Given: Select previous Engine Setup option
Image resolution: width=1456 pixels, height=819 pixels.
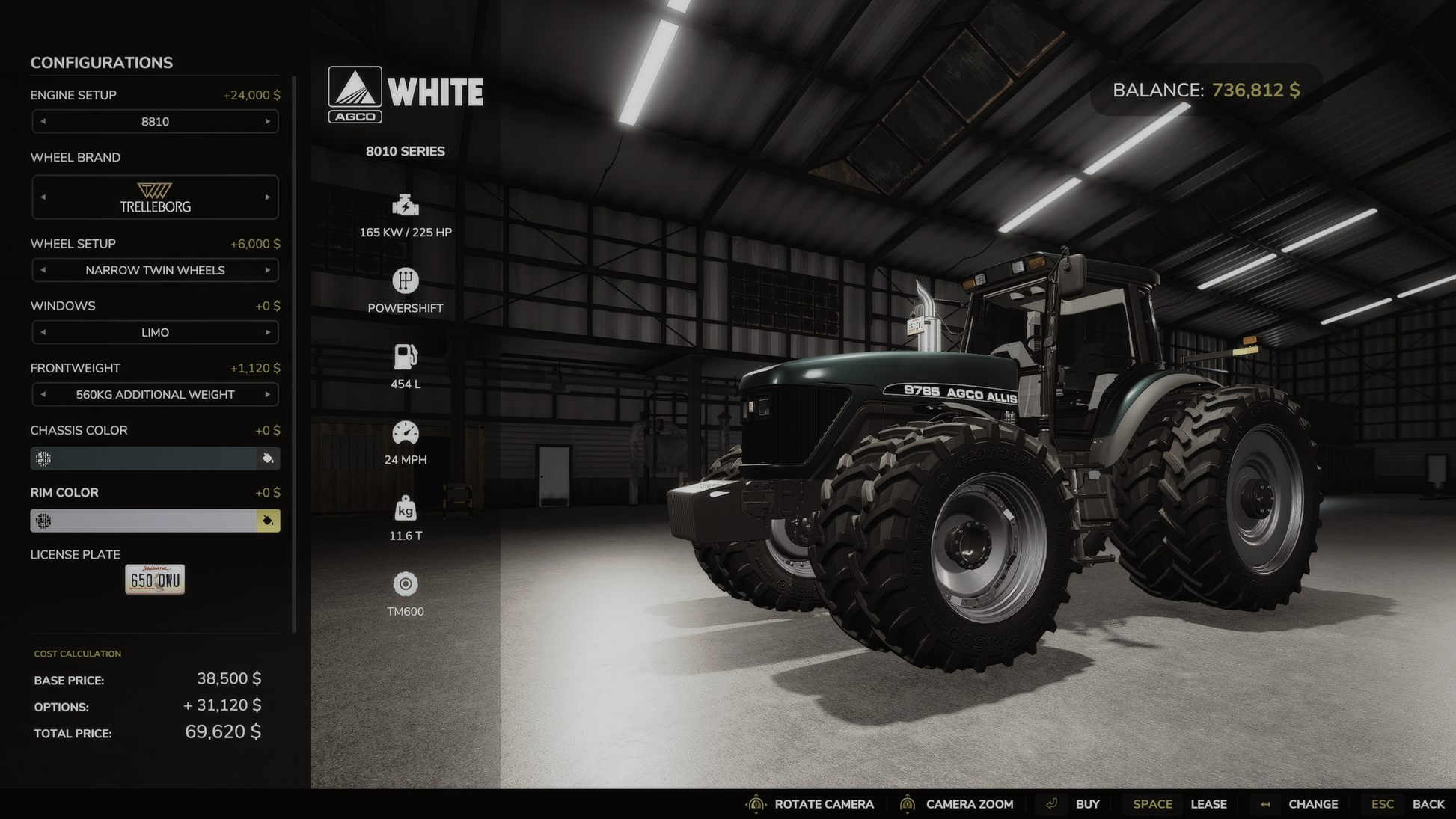Looking at the screenshot, I should coord(43,122).
